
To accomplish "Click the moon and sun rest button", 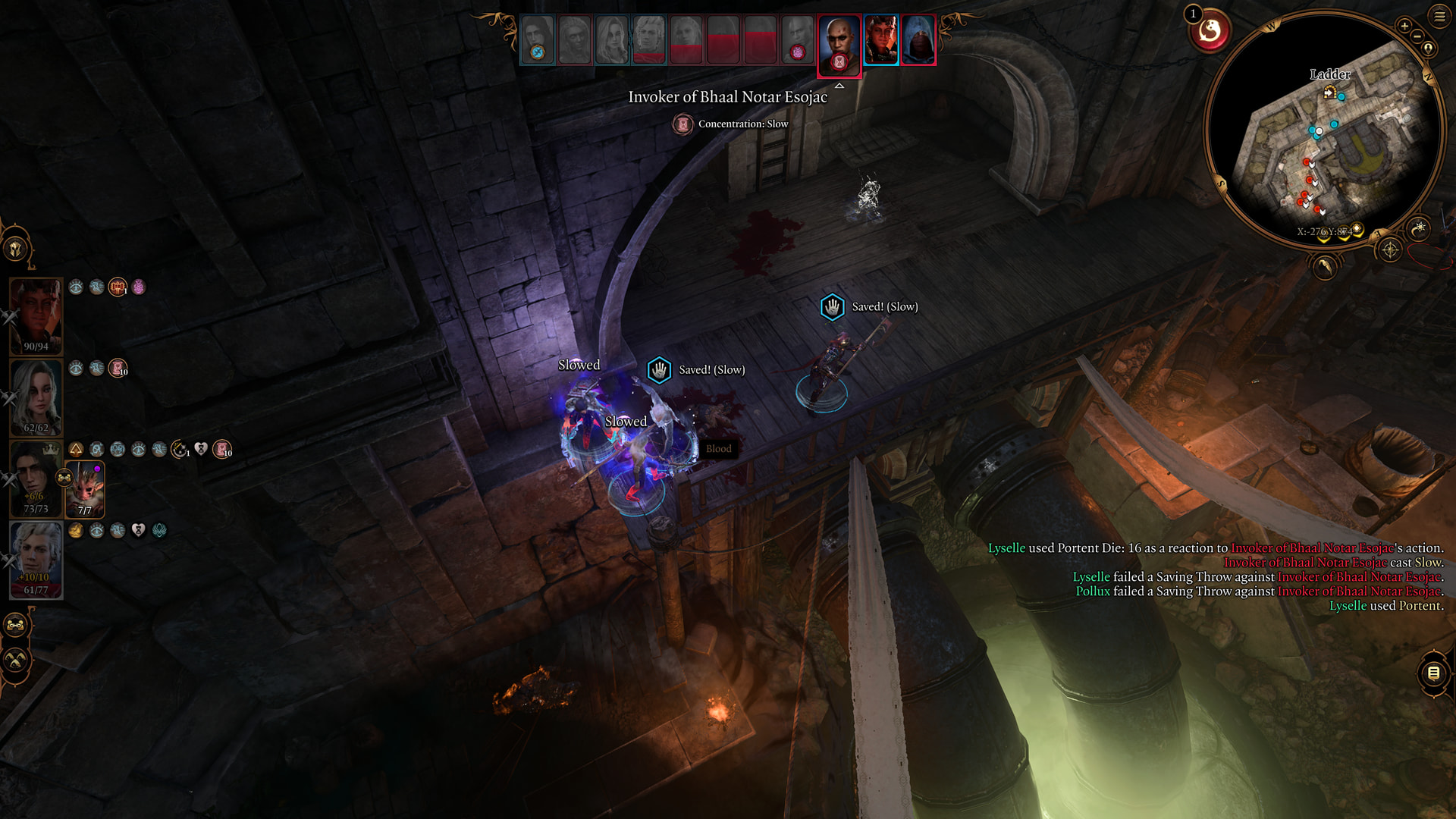I will pos(1419,227).
